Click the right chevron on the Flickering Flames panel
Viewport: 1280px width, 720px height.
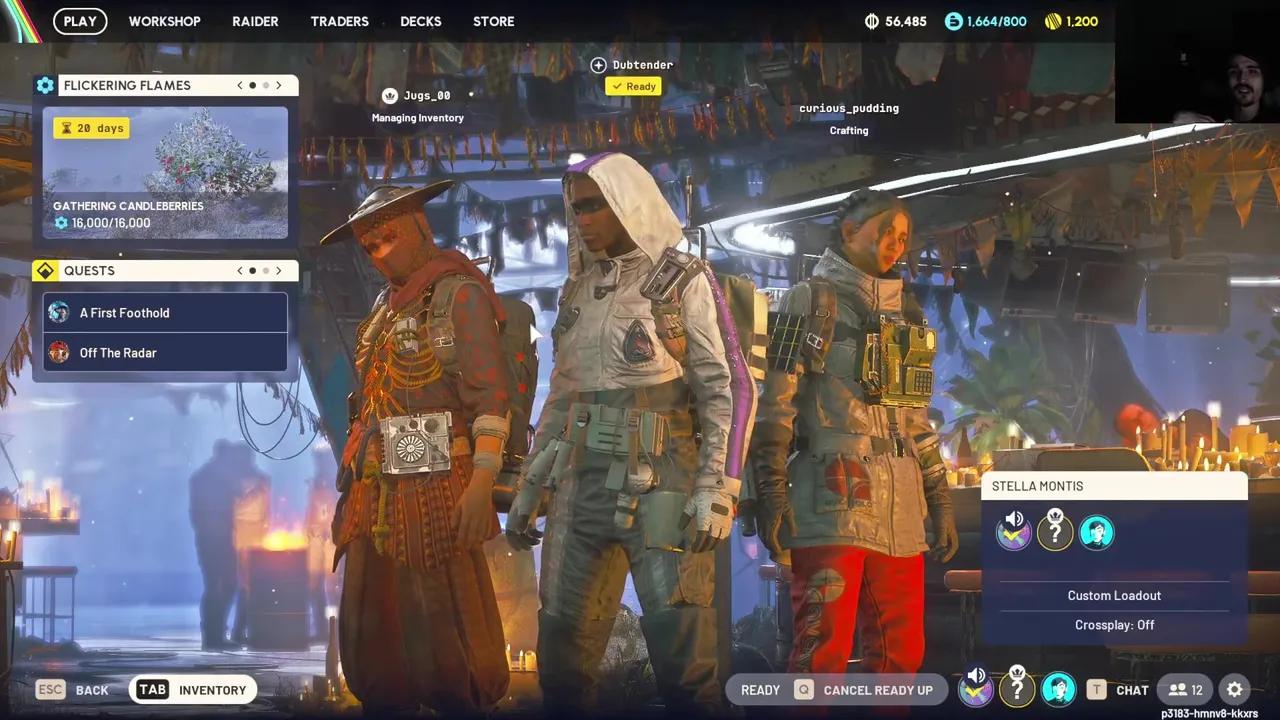(279, 85)
